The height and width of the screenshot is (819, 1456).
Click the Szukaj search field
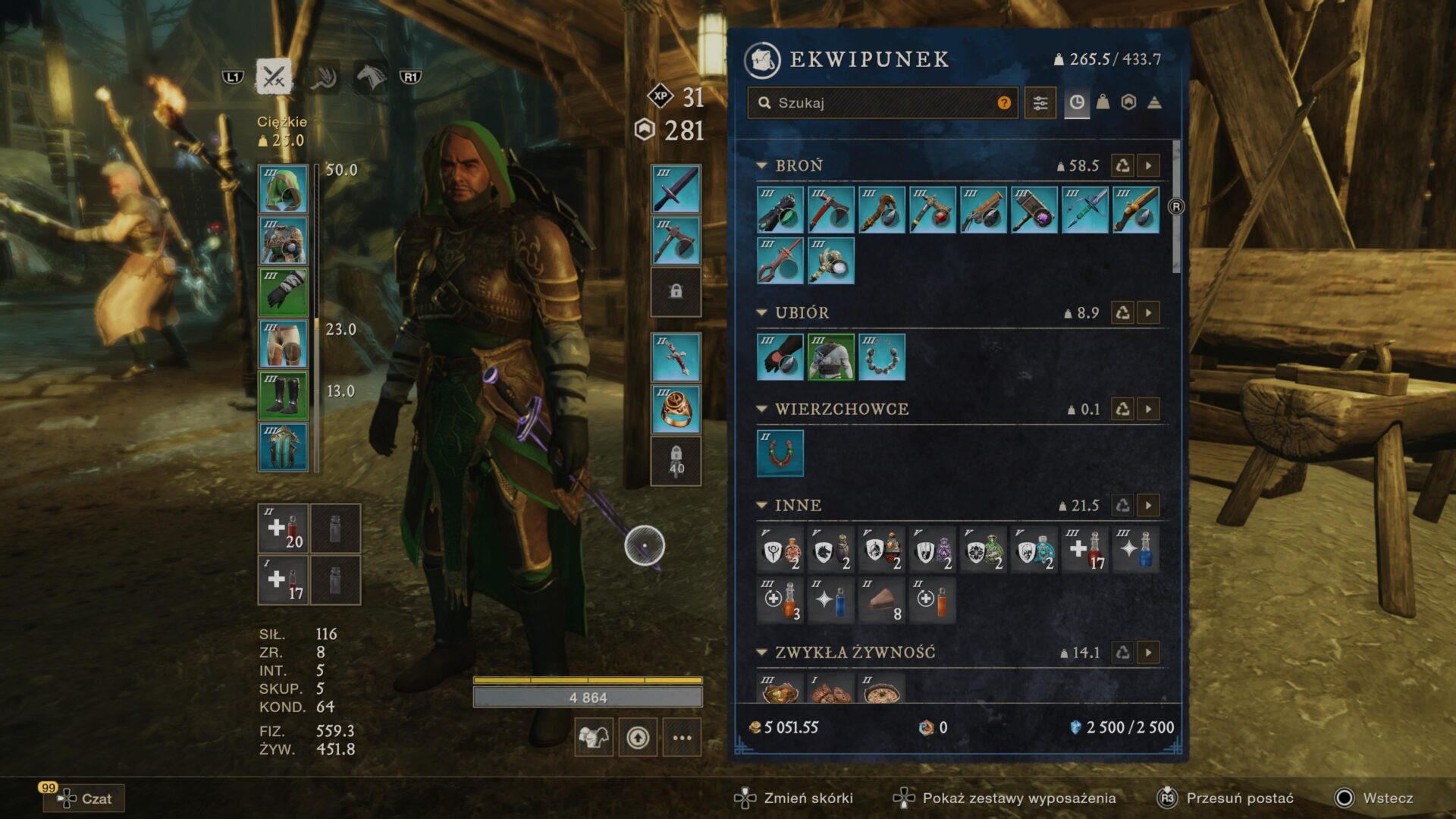880,103
